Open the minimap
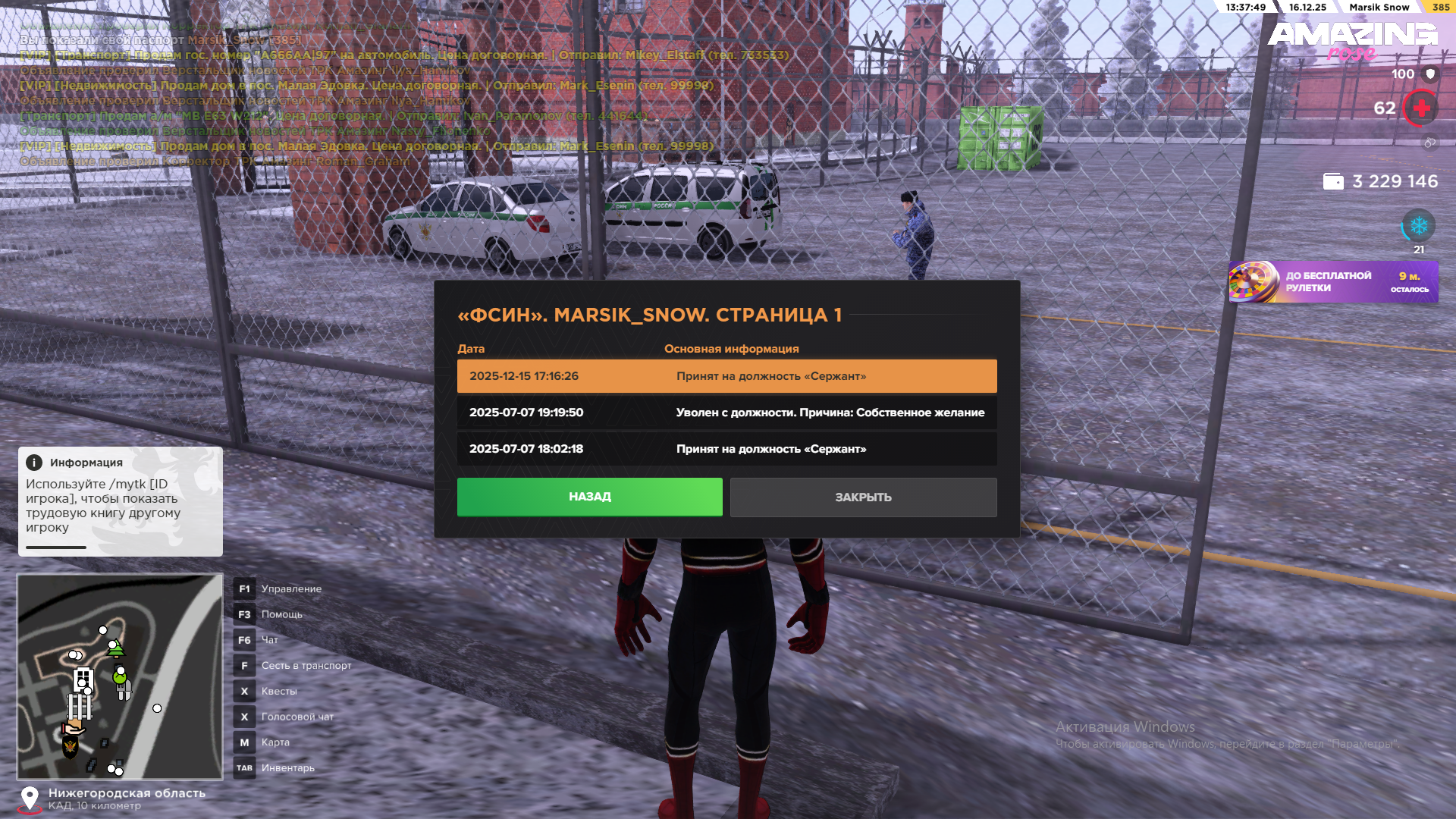The height and width of the screenshot is (819, 1456). [x=120, y=676]
